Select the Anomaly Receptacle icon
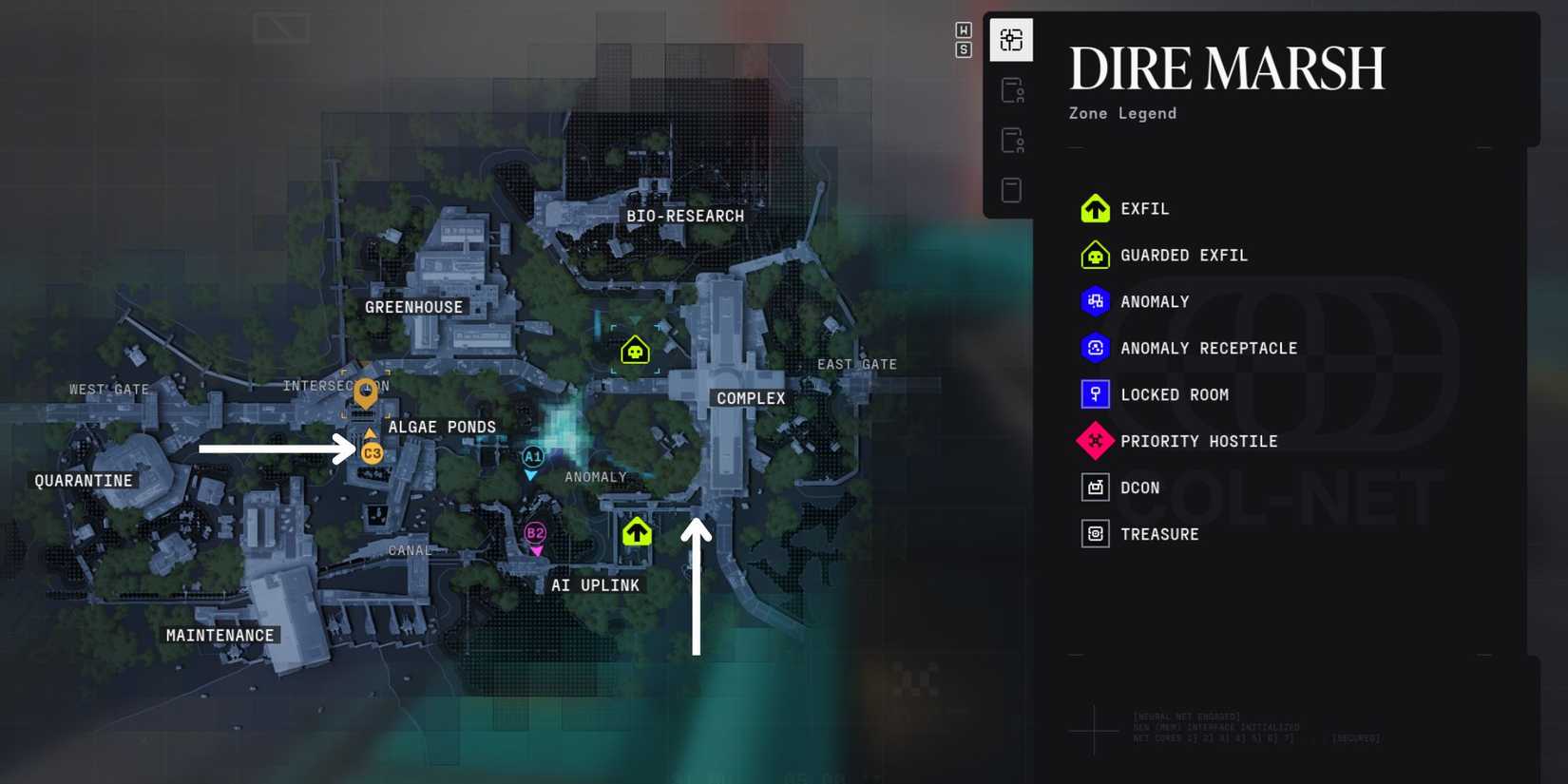1568x784 pixels. click(x=1095, y=348)
